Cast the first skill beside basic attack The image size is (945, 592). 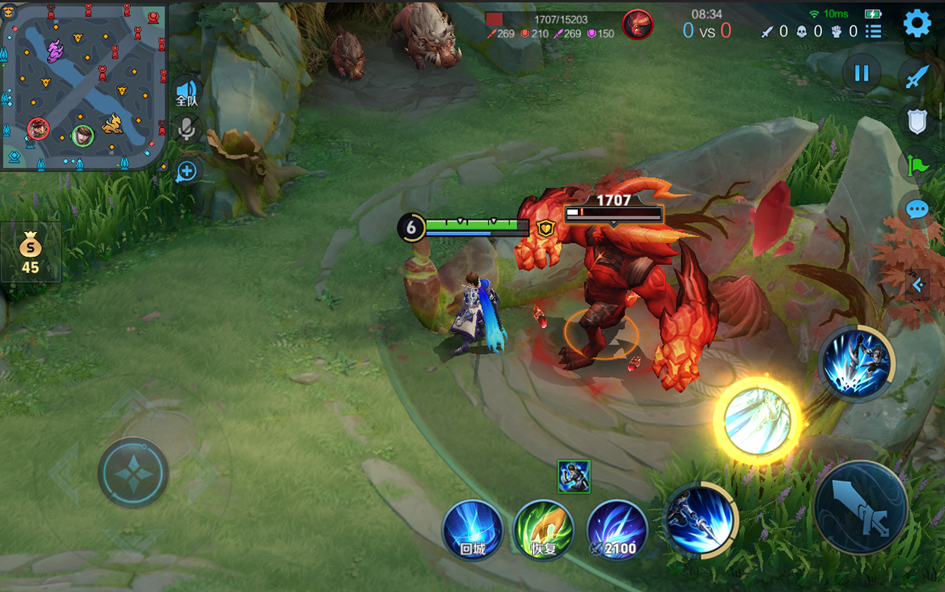[x=700, y=520]
